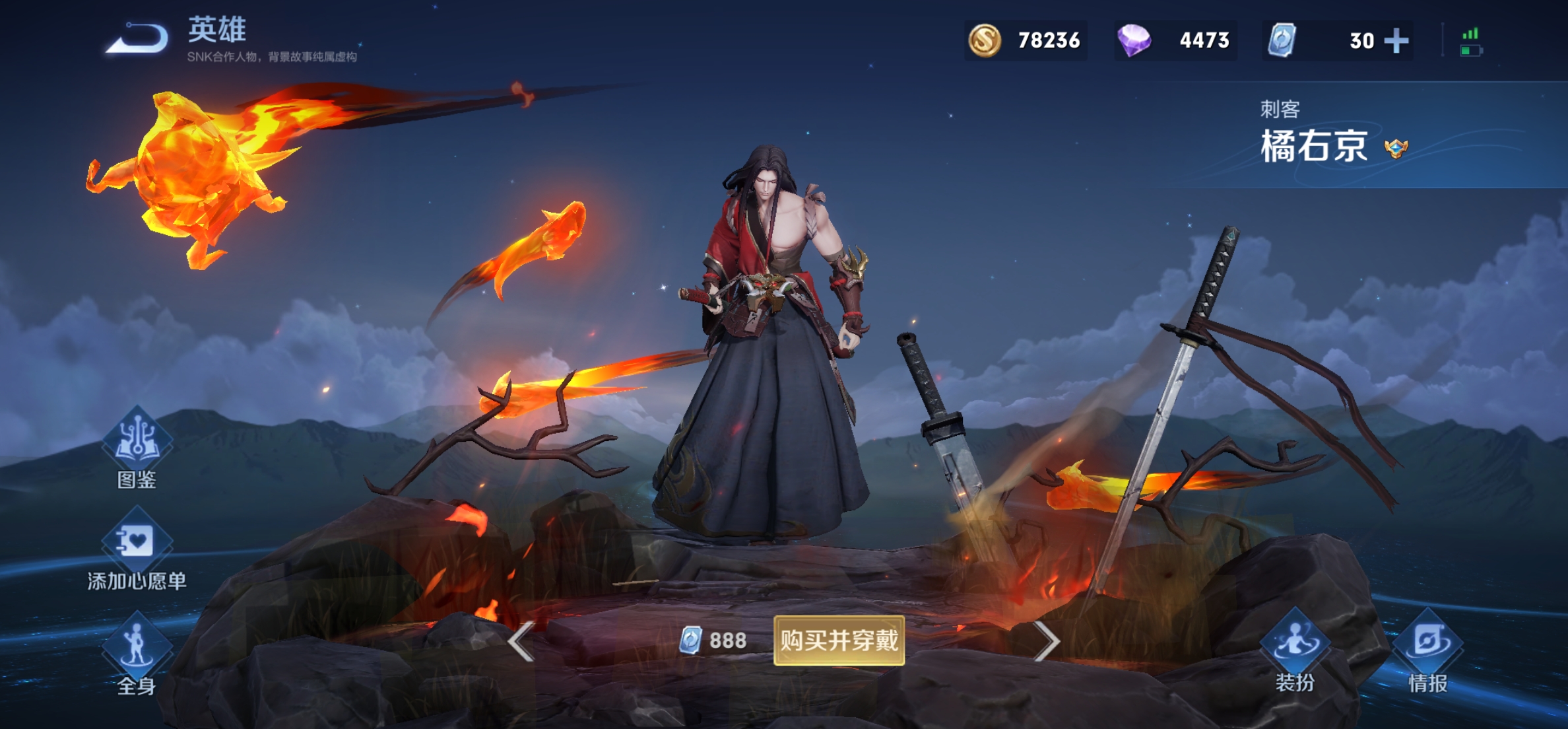Tap the badge icon beside 橘右京
The image size is (1568, 729).
click(1396, 148)
